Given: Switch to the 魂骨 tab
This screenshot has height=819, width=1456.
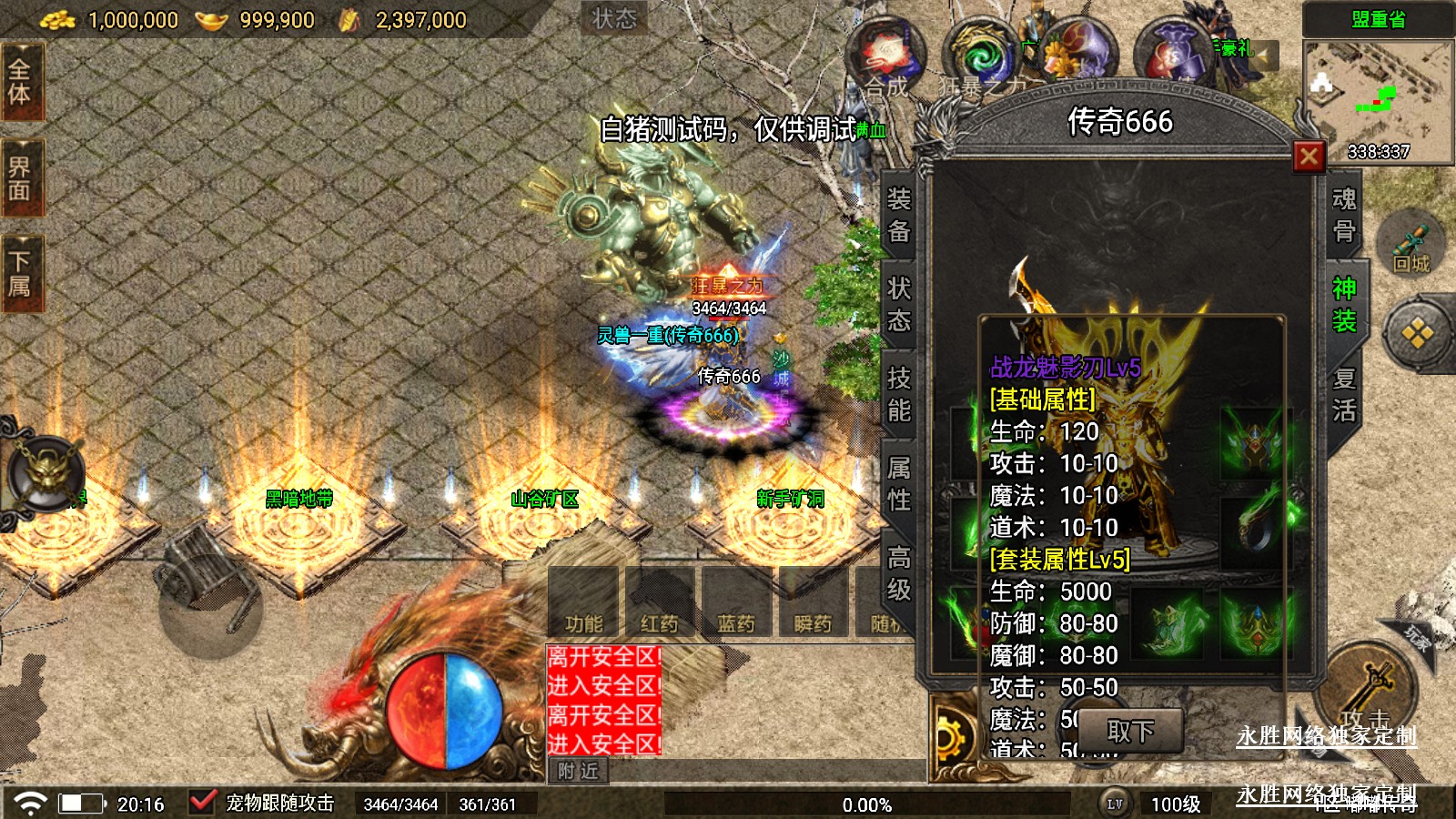Looking at the screenshot, I should click(x=1343, y=215).
